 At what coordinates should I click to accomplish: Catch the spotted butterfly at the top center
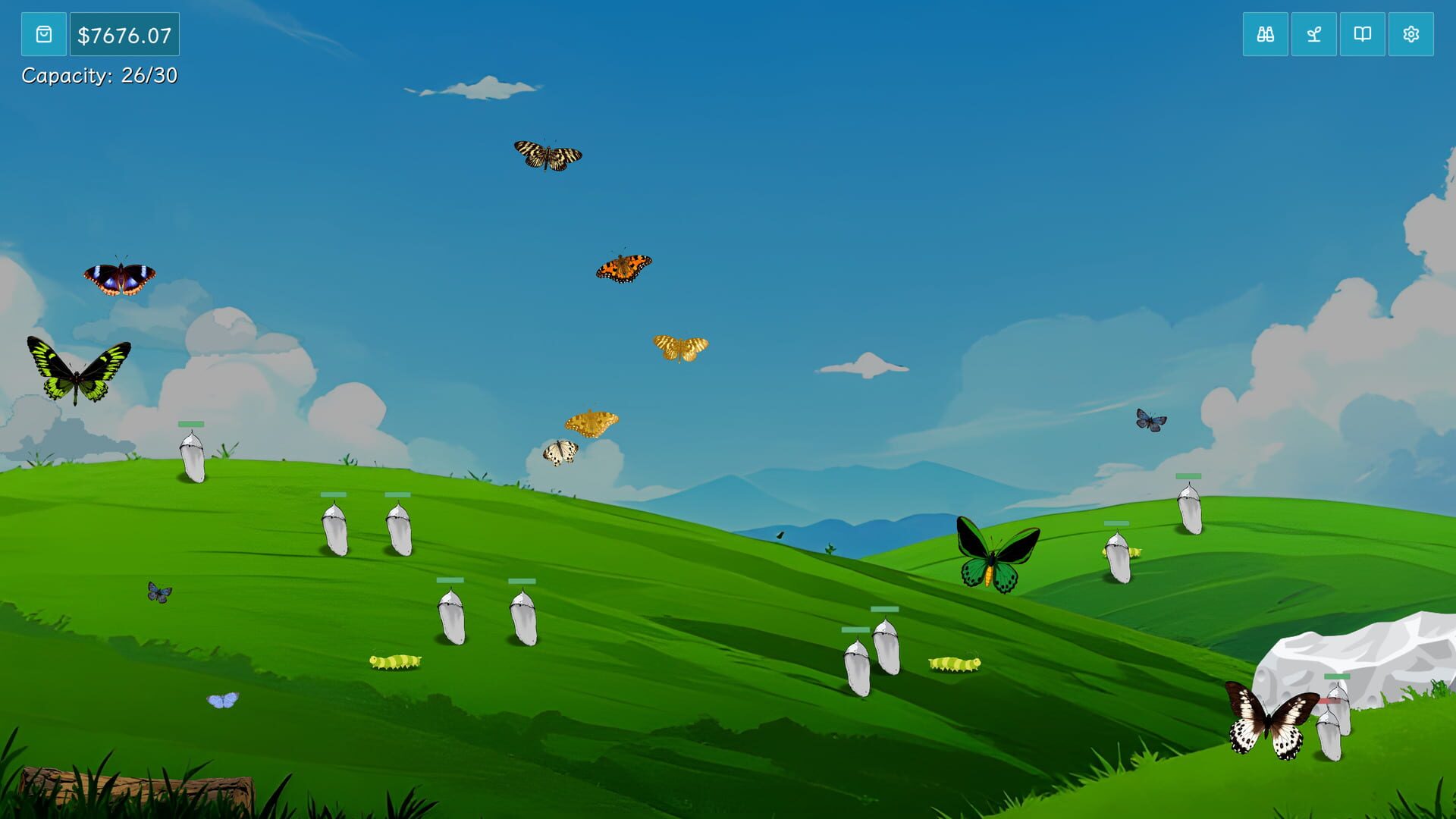point(548,155)
